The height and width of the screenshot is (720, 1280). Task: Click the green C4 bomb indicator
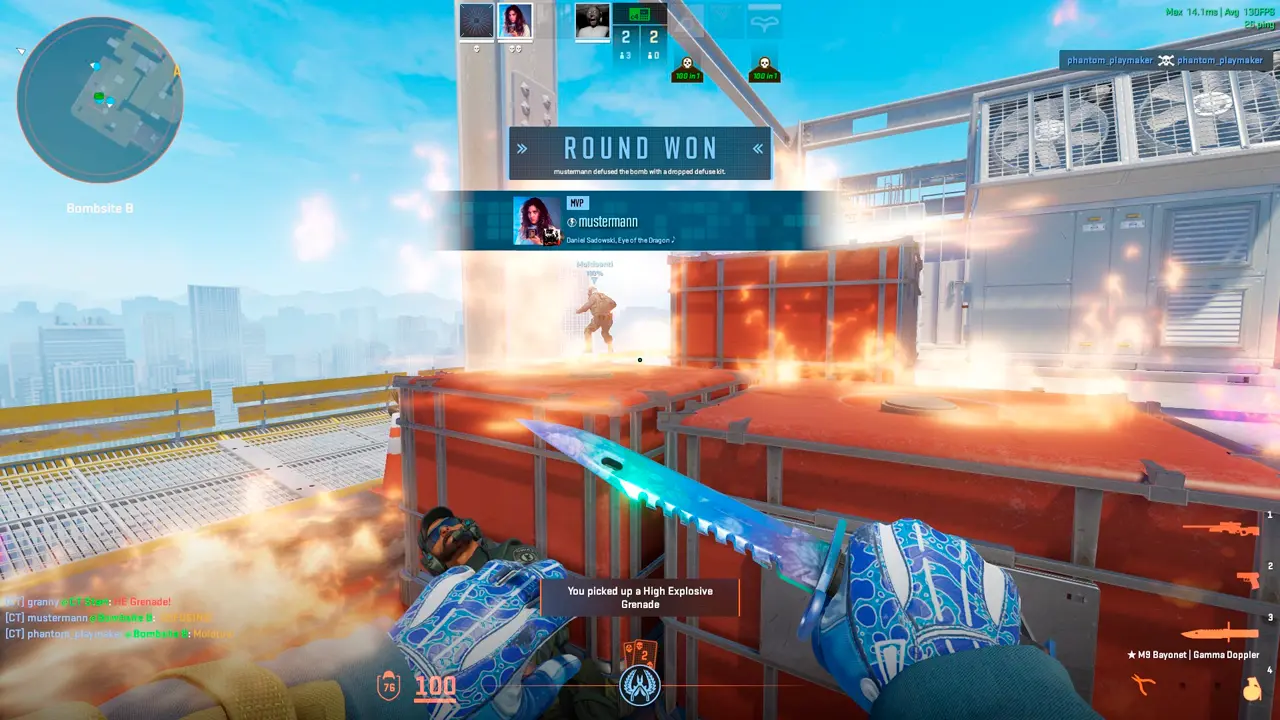[x=639, y=14]
